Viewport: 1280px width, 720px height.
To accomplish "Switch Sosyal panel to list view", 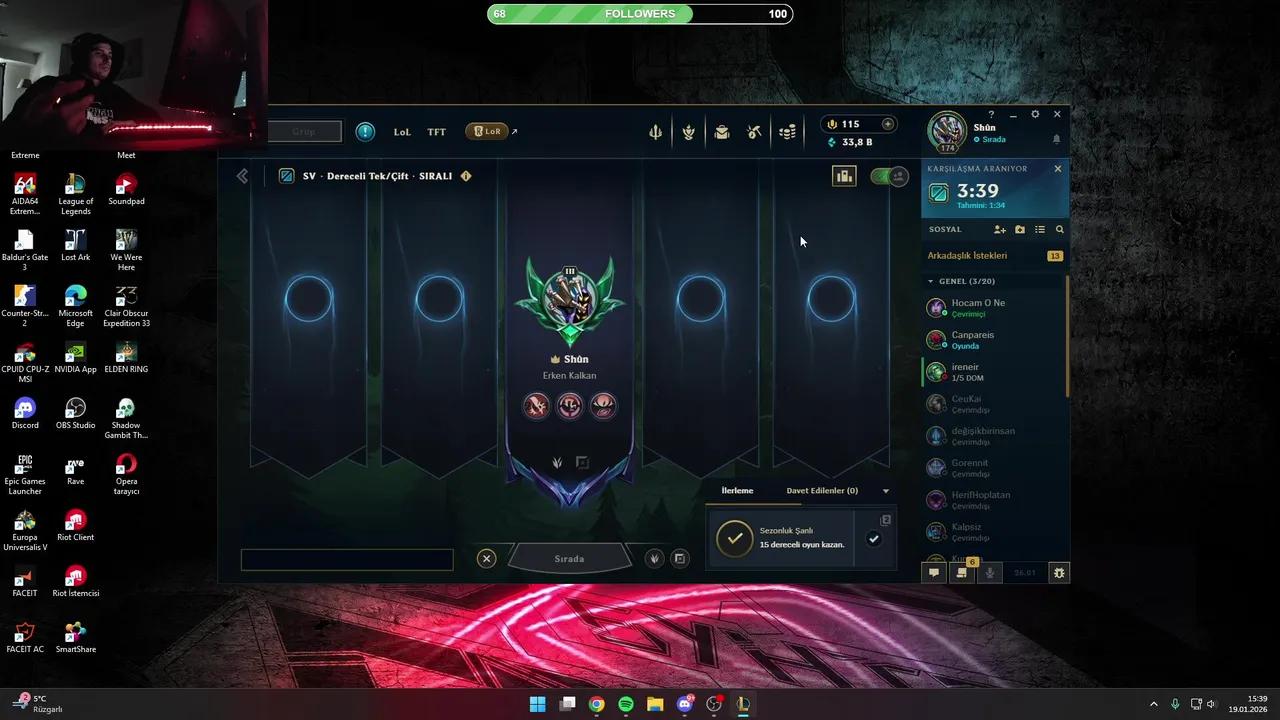I will click(1039, 229).
